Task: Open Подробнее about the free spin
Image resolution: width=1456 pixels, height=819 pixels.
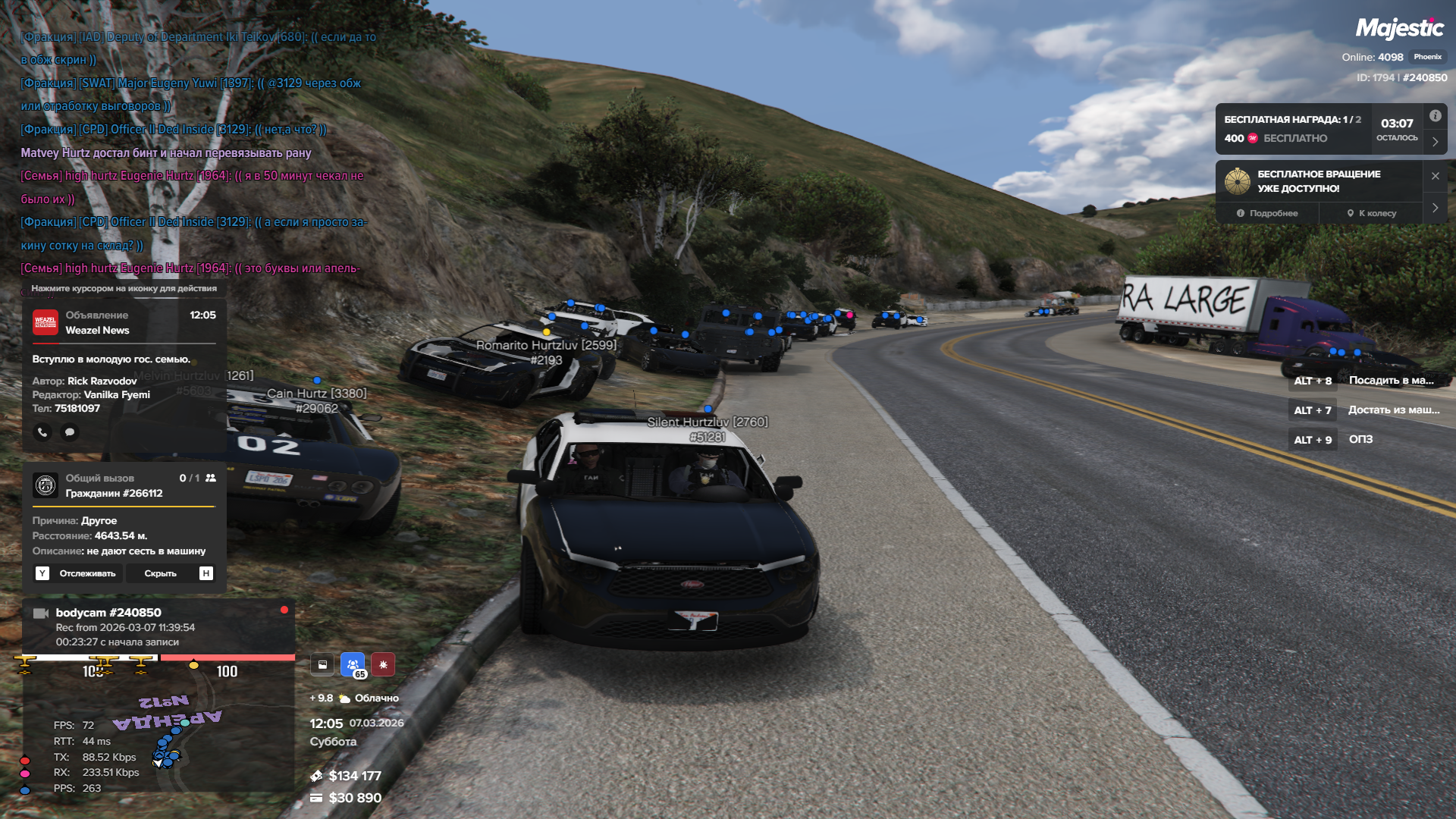Action: 1267,214
